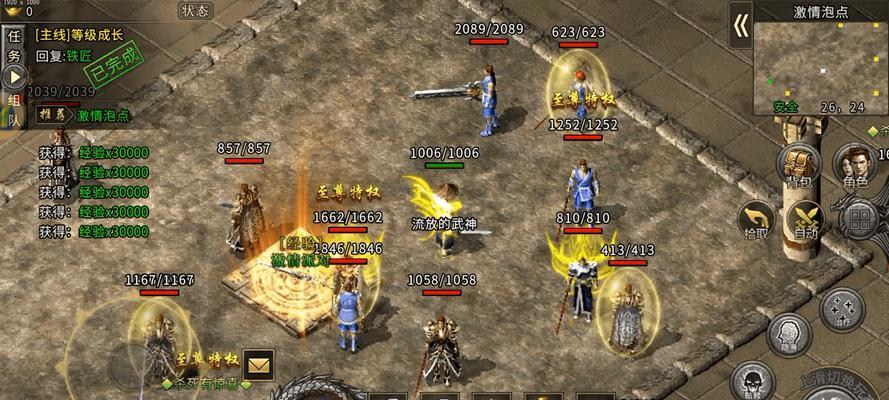889x400 pixels.
Task: Click the arrow to collapse the quest panel
Action: click(x=14, y=78)
